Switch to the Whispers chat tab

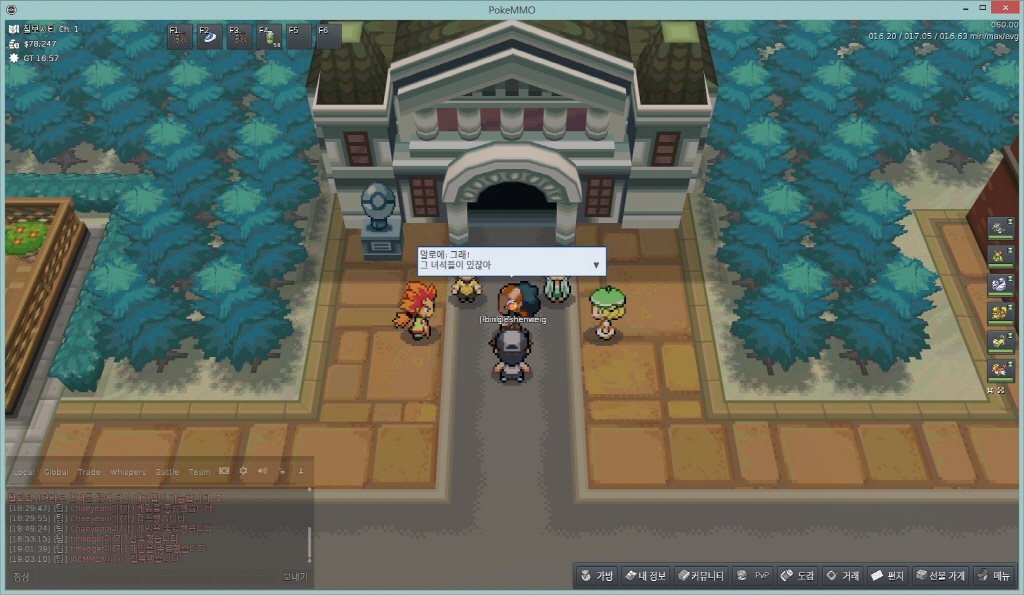click(x=127, y=472)
